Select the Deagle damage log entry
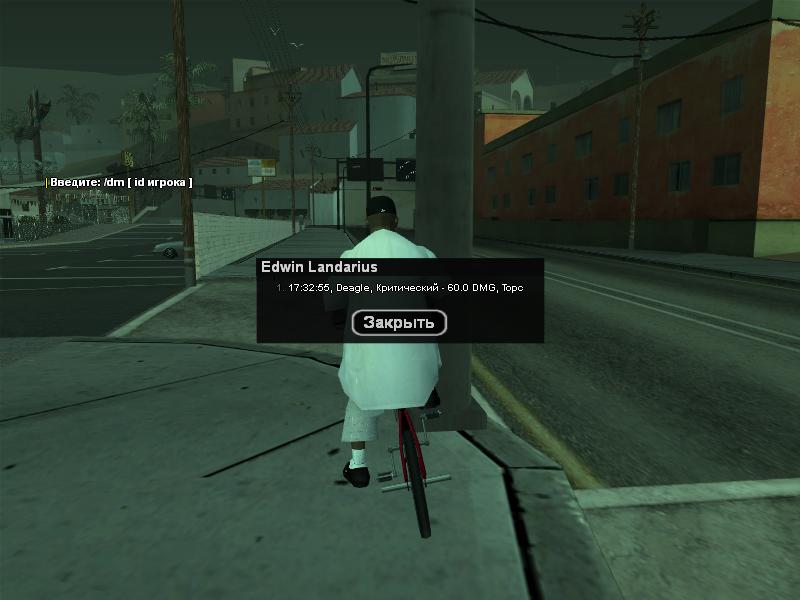The height and width of the screenshot is (600, 800). 400,288
